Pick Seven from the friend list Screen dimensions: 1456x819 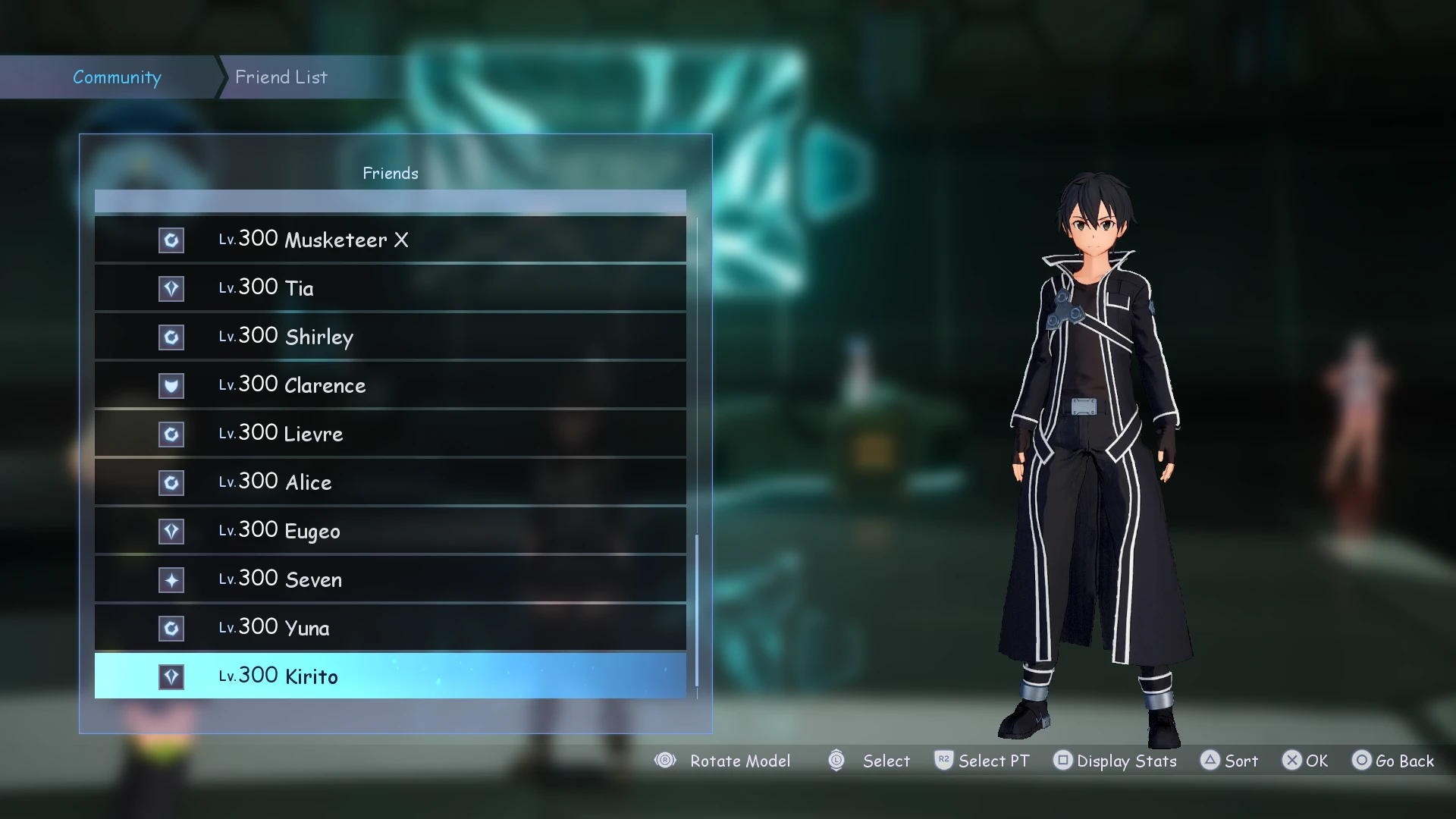(x=390, y=579)
